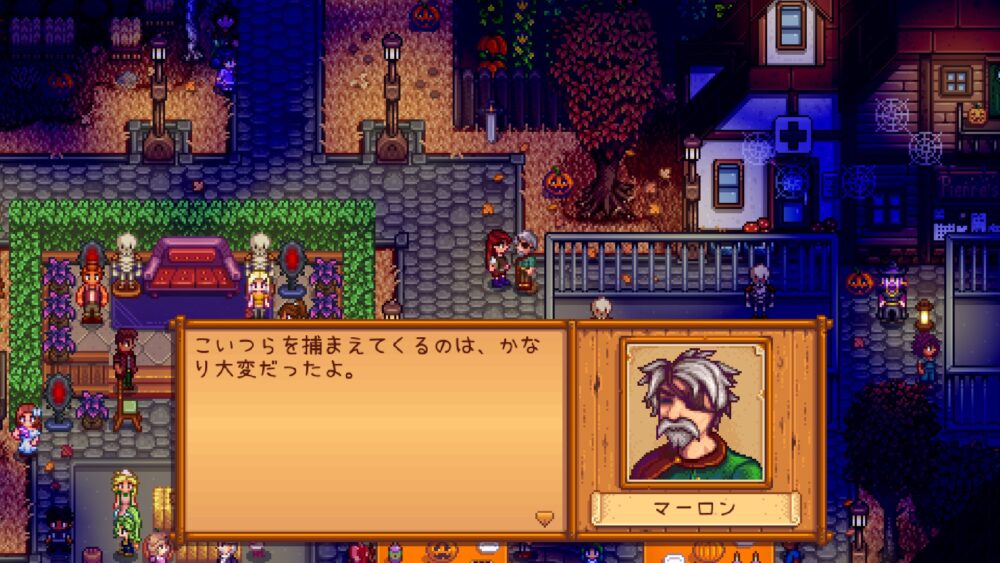Click the dialogue text box to continue
This screenshot has width=1000, height=563.
tap(372, 430)
